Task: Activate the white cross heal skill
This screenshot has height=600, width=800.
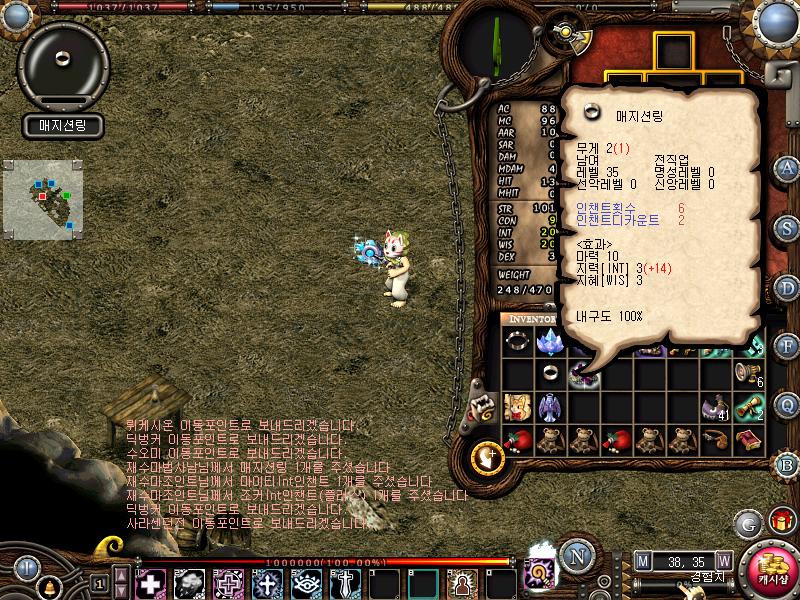Action: 151,582
